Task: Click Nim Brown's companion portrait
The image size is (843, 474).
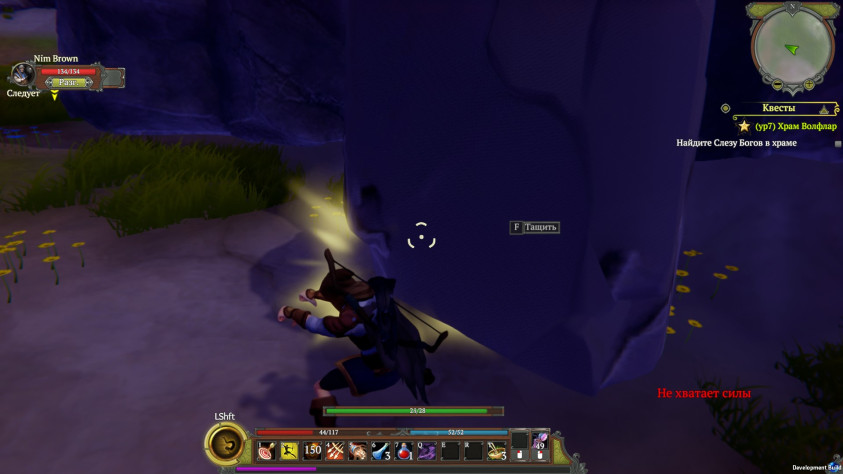Action: point(23,74)
